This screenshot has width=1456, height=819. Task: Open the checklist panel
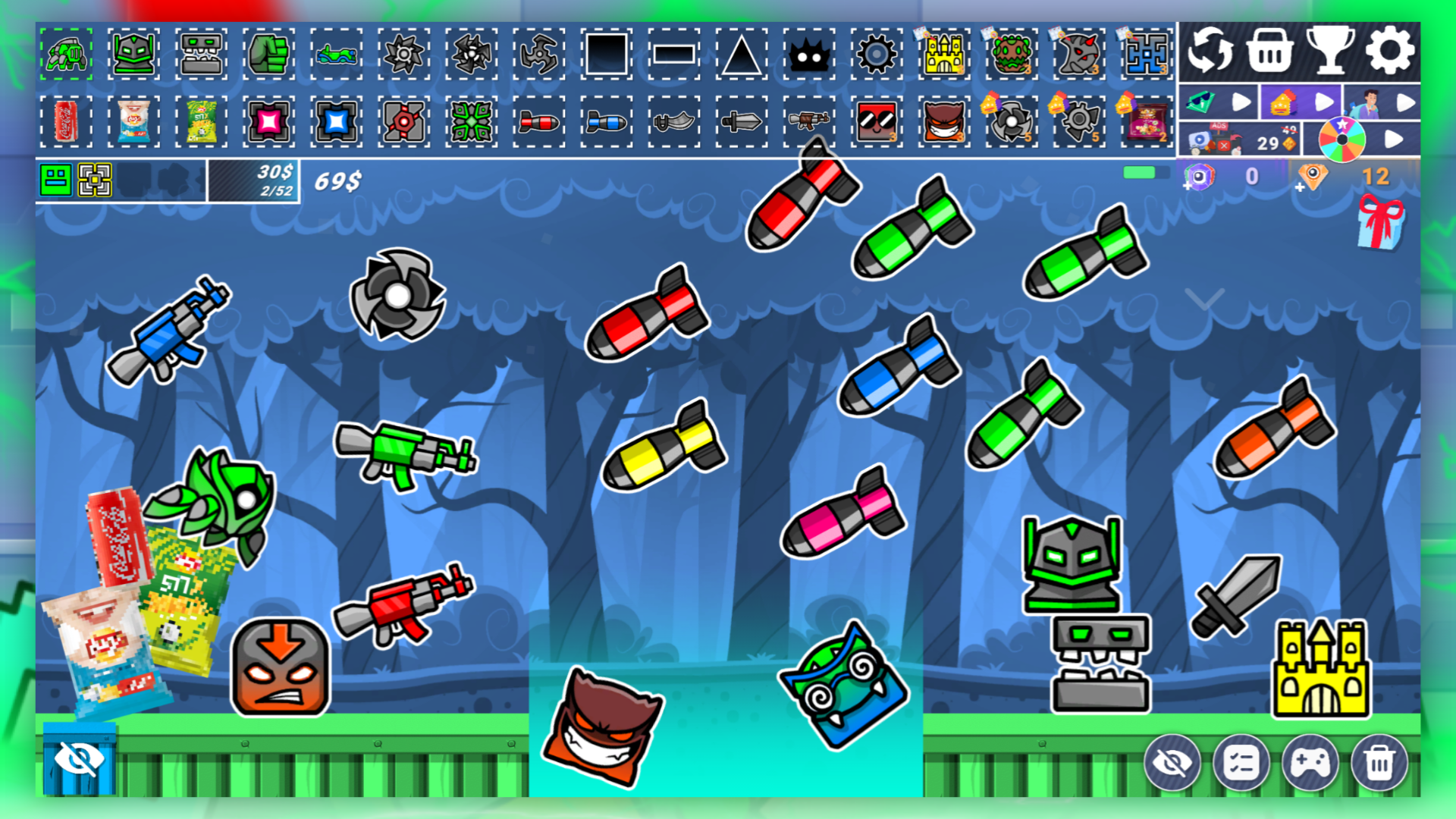click(x=1240, y=762)
